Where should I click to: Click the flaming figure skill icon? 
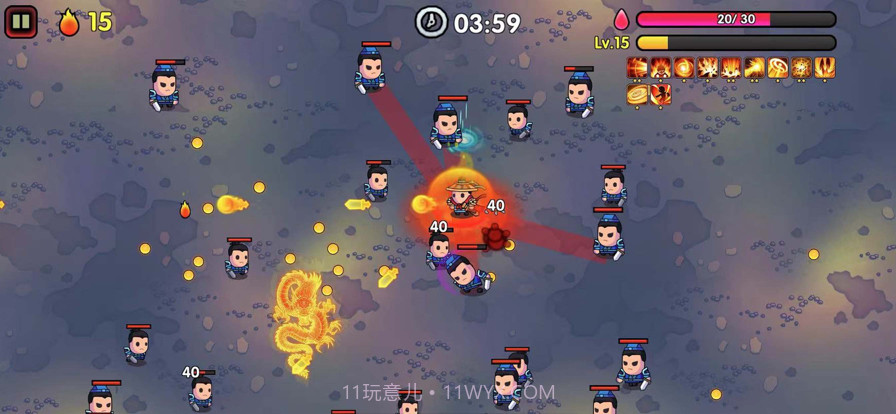661,67
